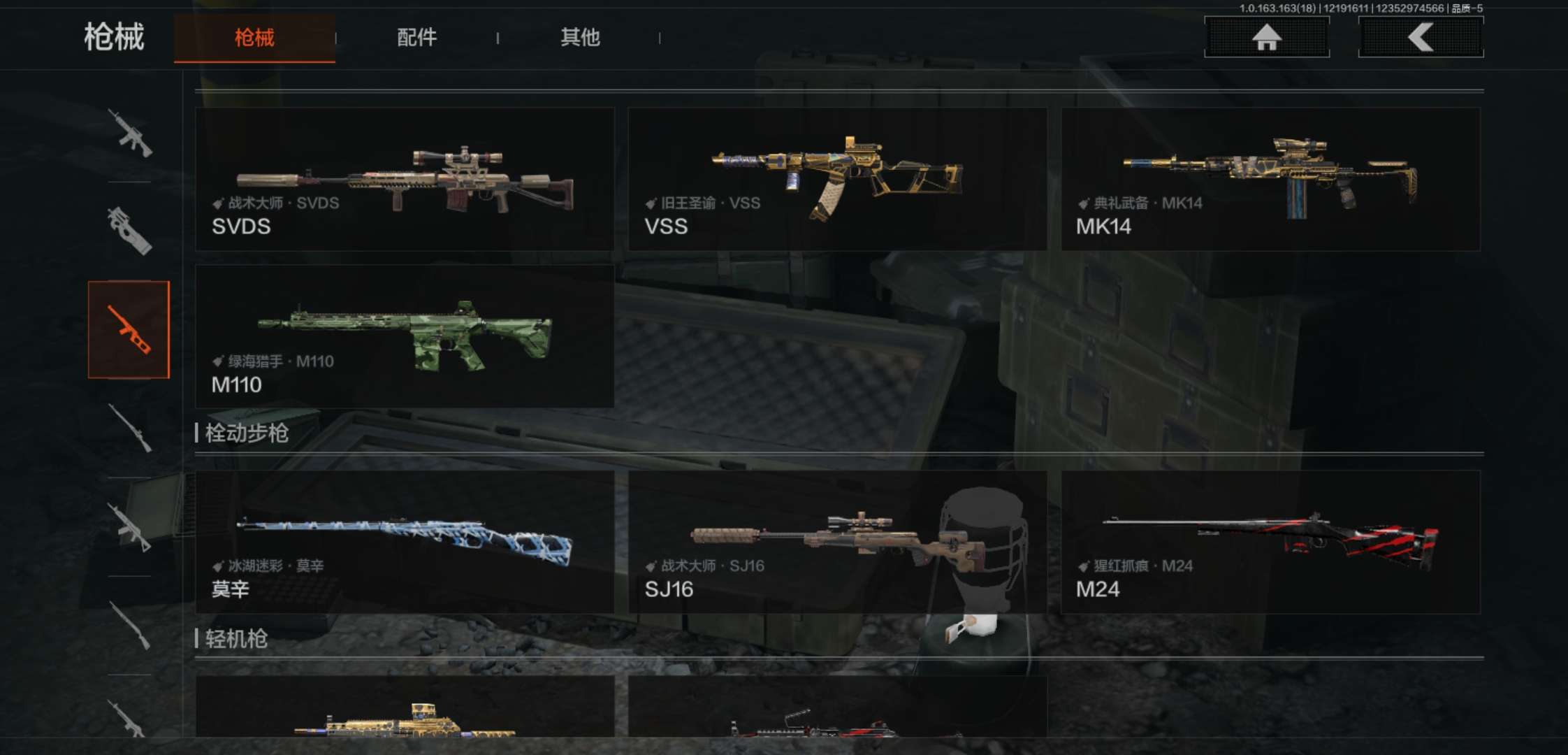The height and width of the screenshot is (755, 1568).
Task: Select the 其他 tab
Action: [x=580, y=38]
